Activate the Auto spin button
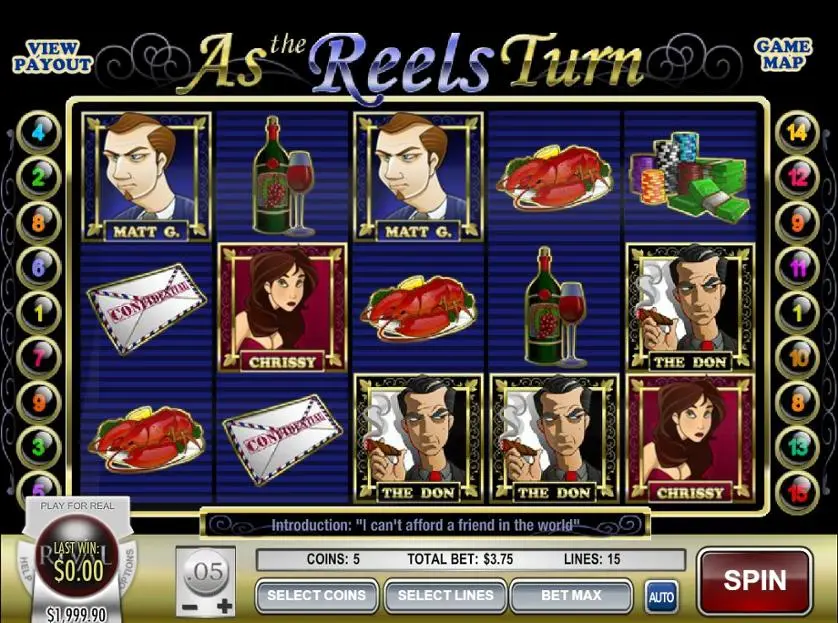 (x=660, y=596)
